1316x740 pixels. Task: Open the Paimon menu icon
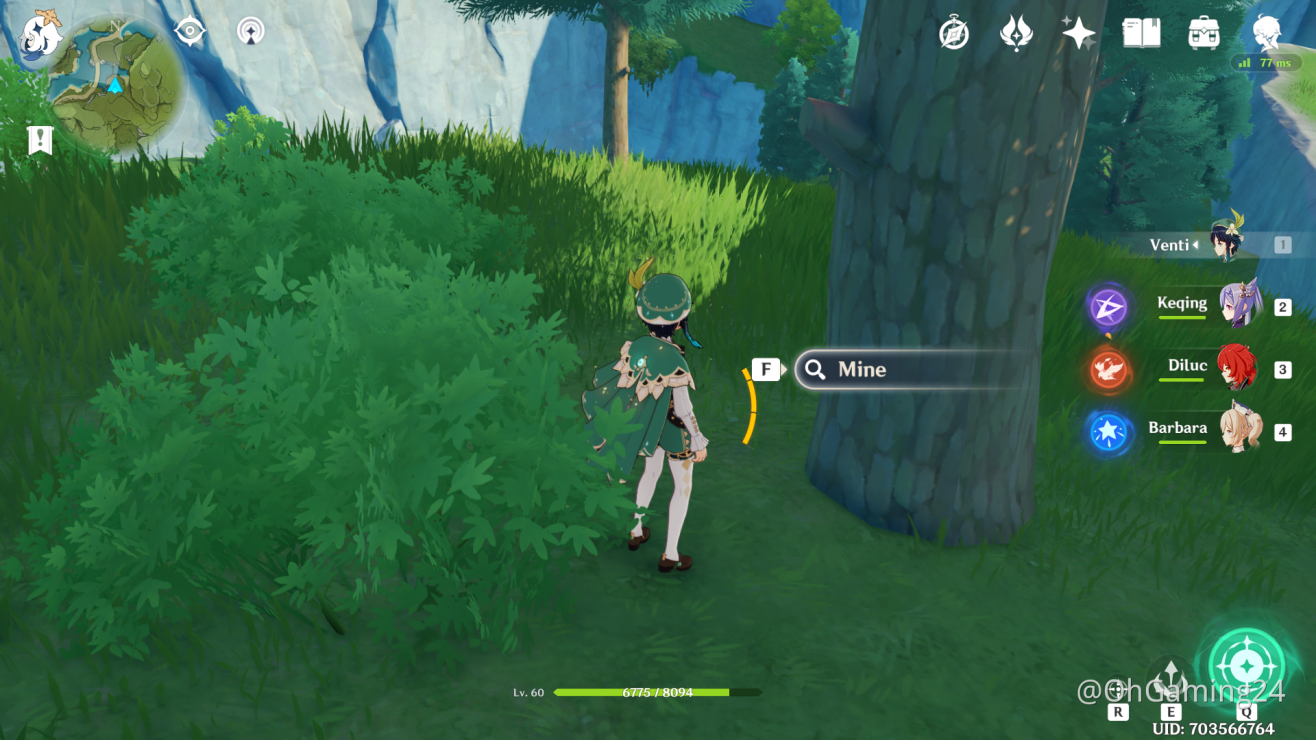[x=41, y=32]
